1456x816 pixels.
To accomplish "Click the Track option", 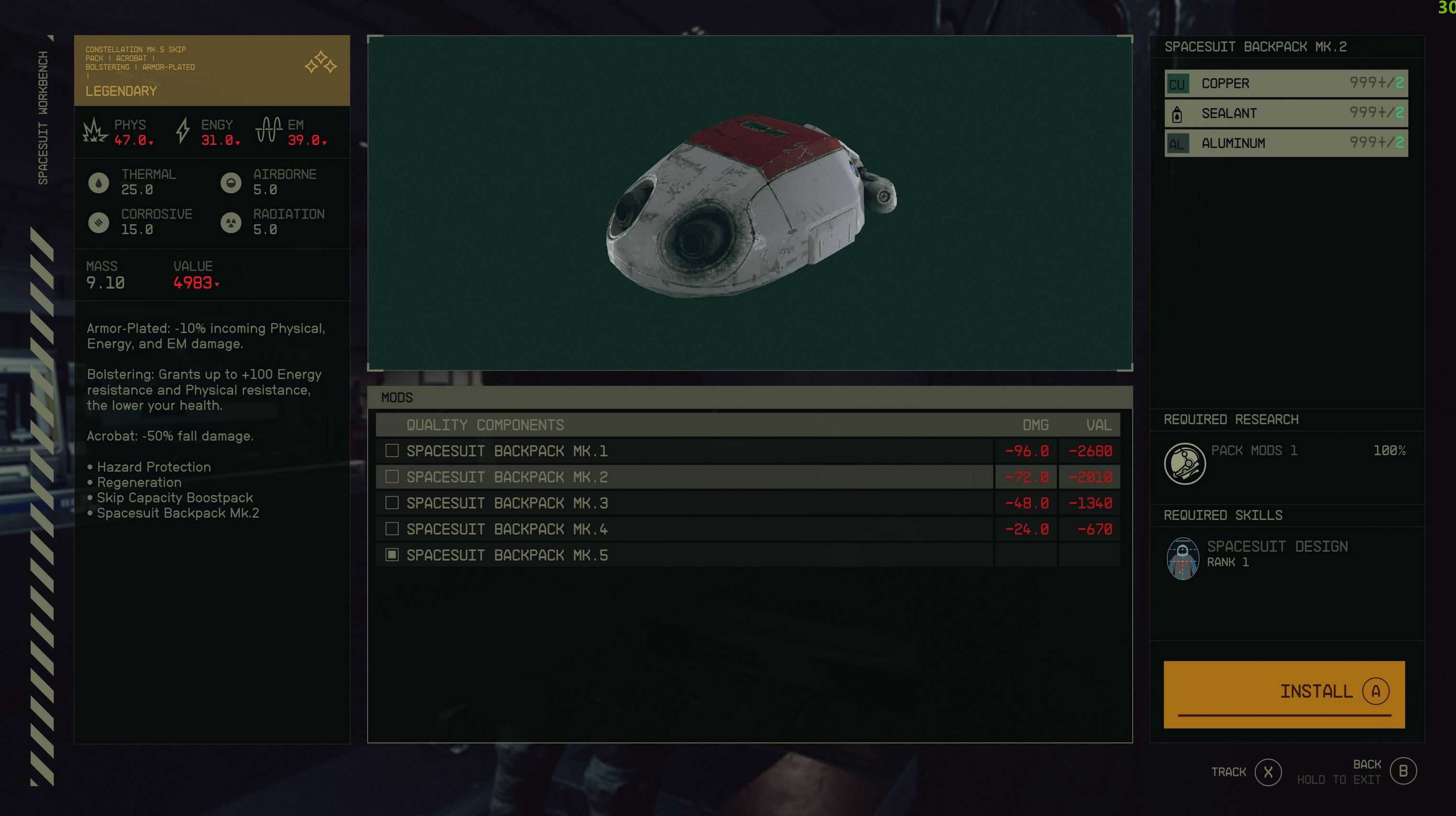I will point(1268,772).
